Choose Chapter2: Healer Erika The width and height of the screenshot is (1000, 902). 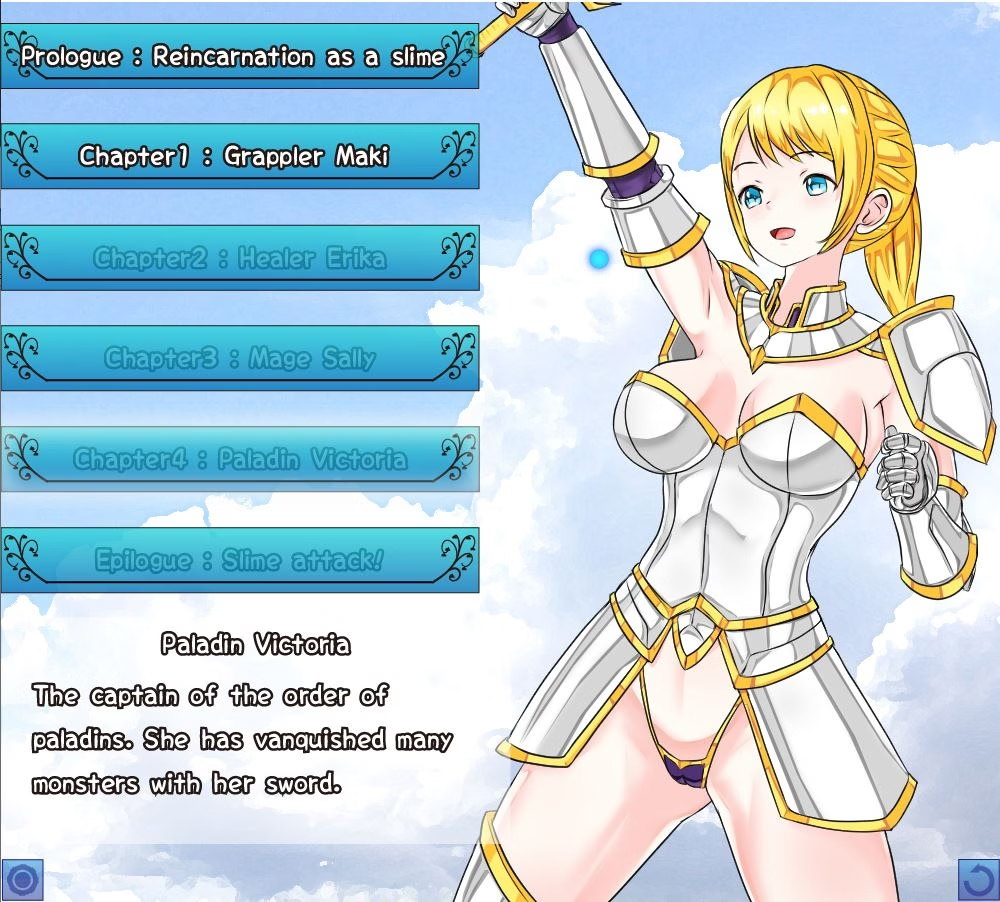(x=239, y=258)
